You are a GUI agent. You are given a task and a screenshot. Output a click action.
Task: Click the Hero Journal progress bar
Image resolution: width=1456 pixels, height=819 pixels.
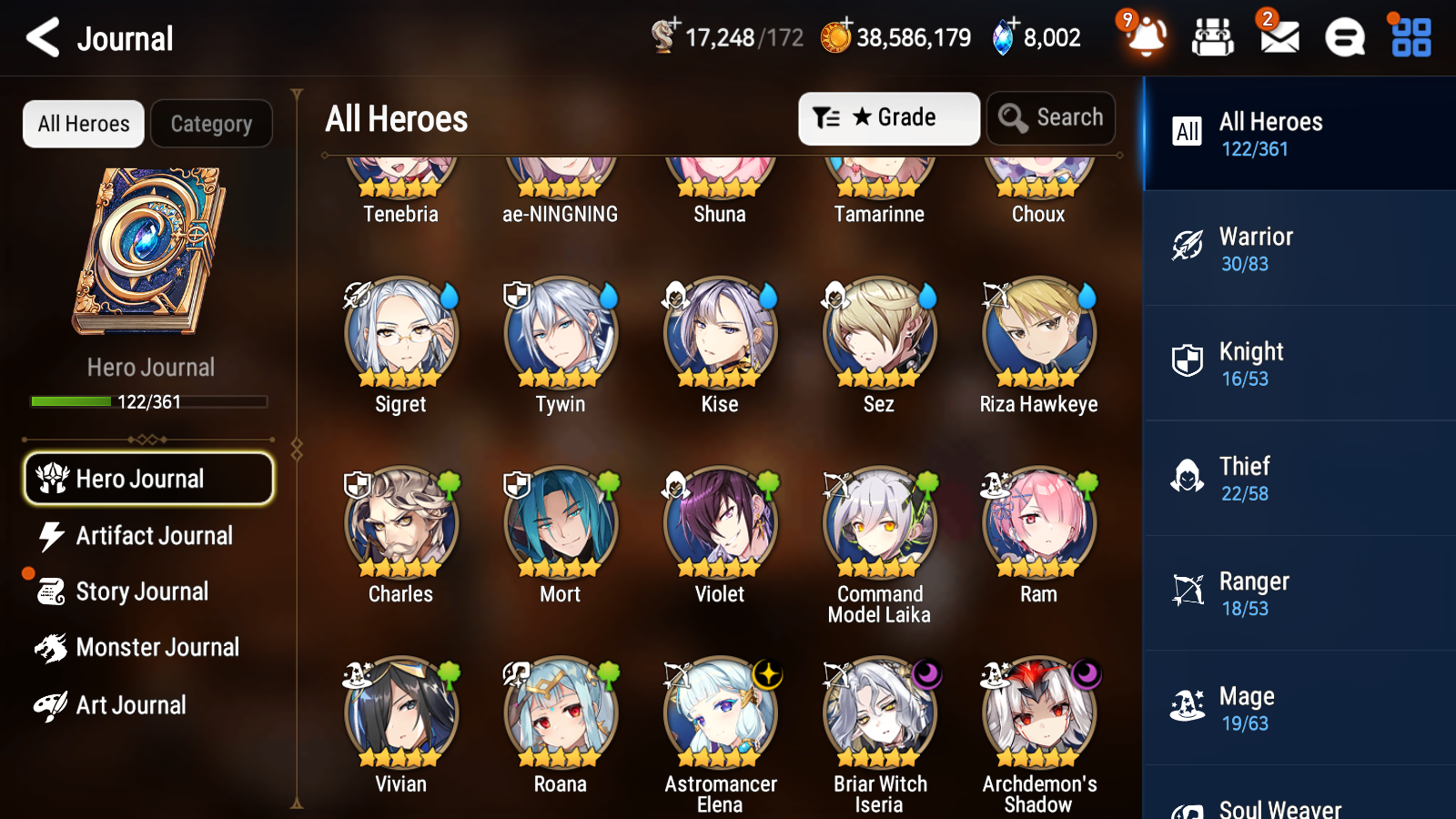(149, 401)
